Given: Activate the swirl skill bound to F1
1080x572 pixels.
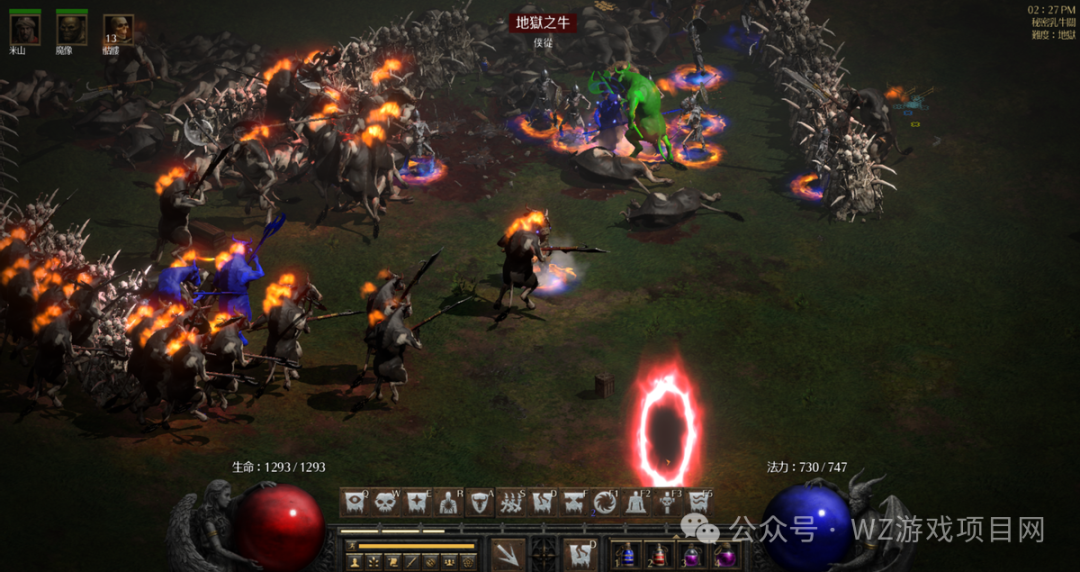Looking at the screenshot, I should tap(605, 502).
